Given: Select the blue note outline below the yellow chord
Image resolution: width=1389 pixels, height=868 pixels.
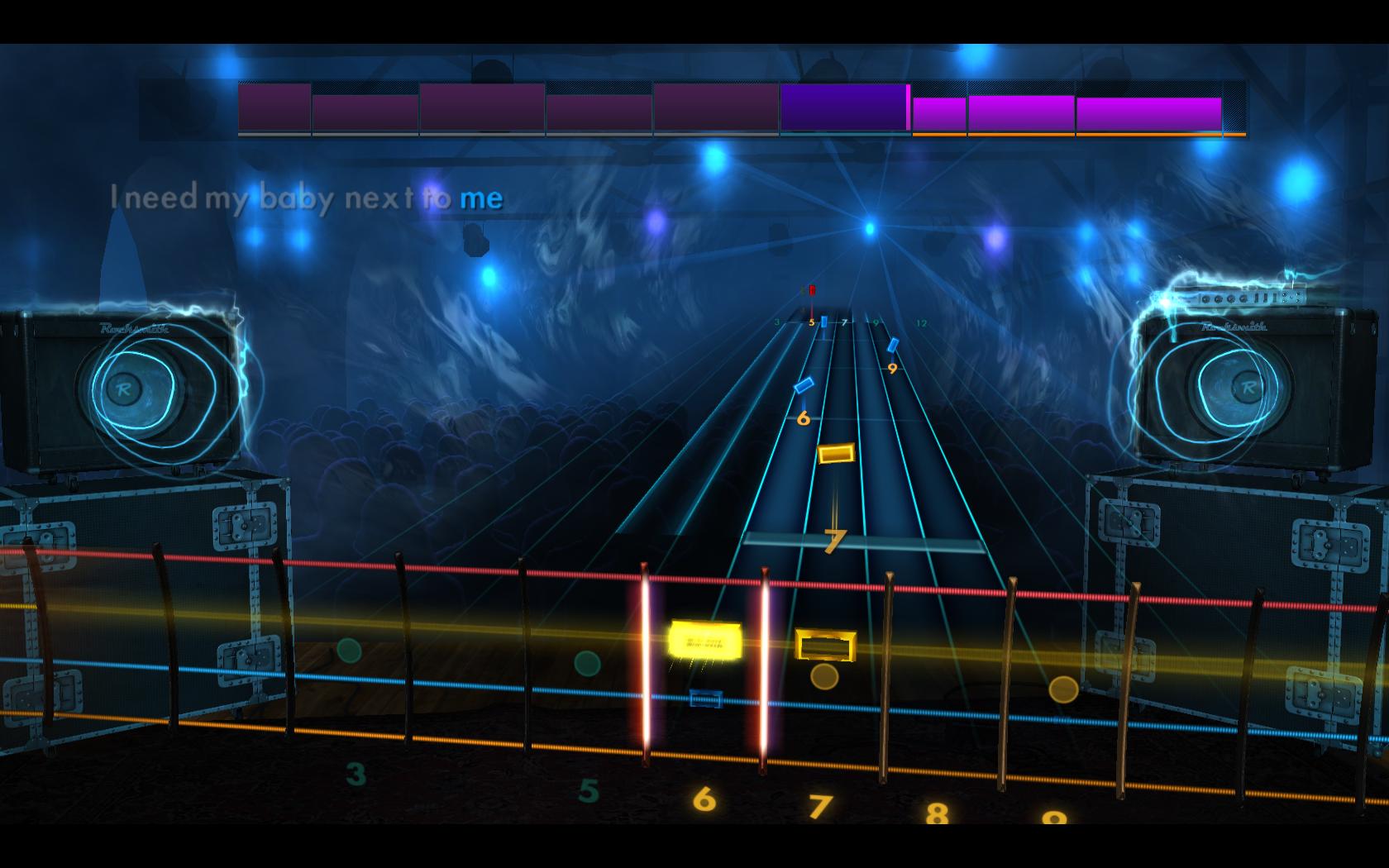Looking at the screenshot, I should click(705, 699).
